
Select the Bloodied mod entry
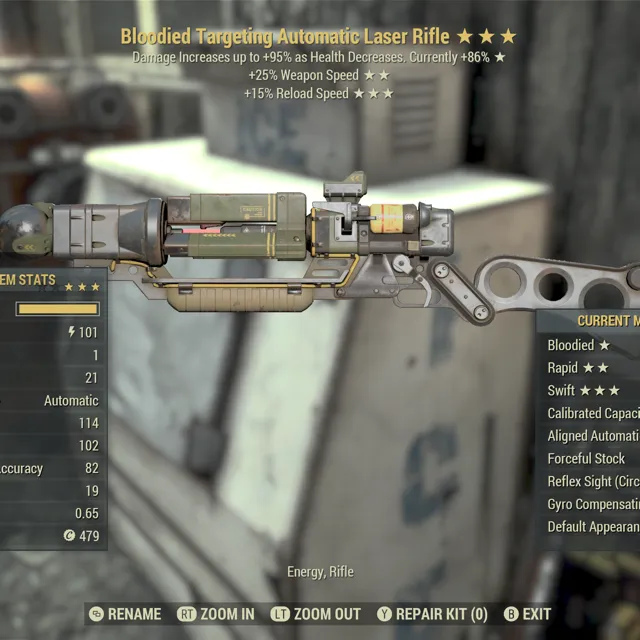[579, 345]
